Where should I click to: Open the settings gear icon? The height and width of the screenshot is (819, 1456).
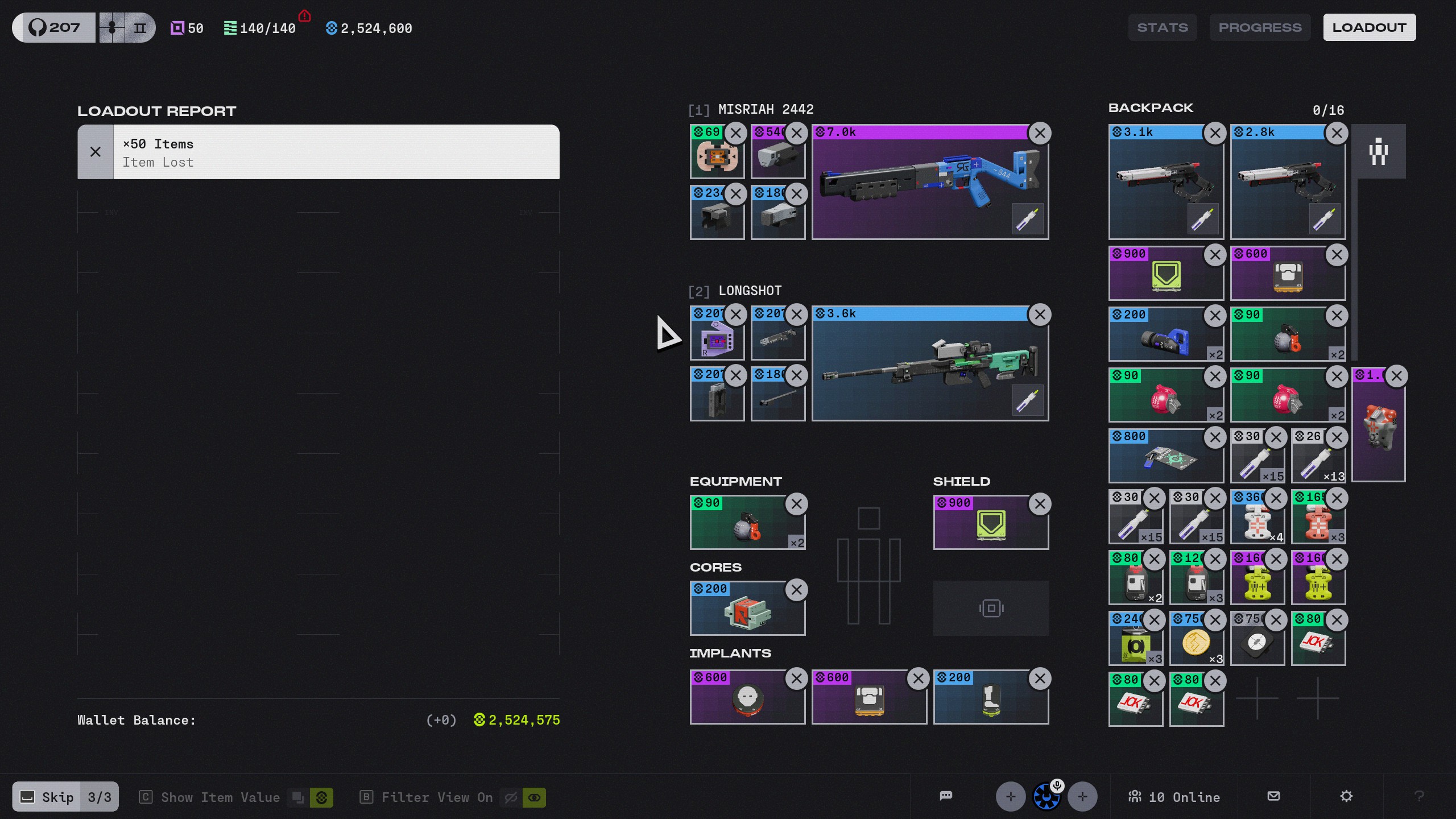pyautogui.click(x=1346, y=796)
